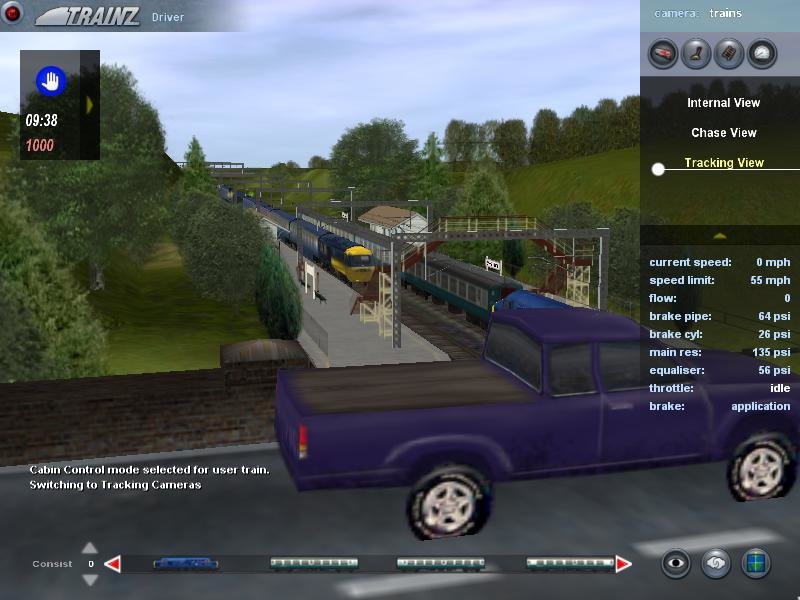Screen dimensions: 800x600
Task: Click the eye icon button
Action: [x=677, y=564]
